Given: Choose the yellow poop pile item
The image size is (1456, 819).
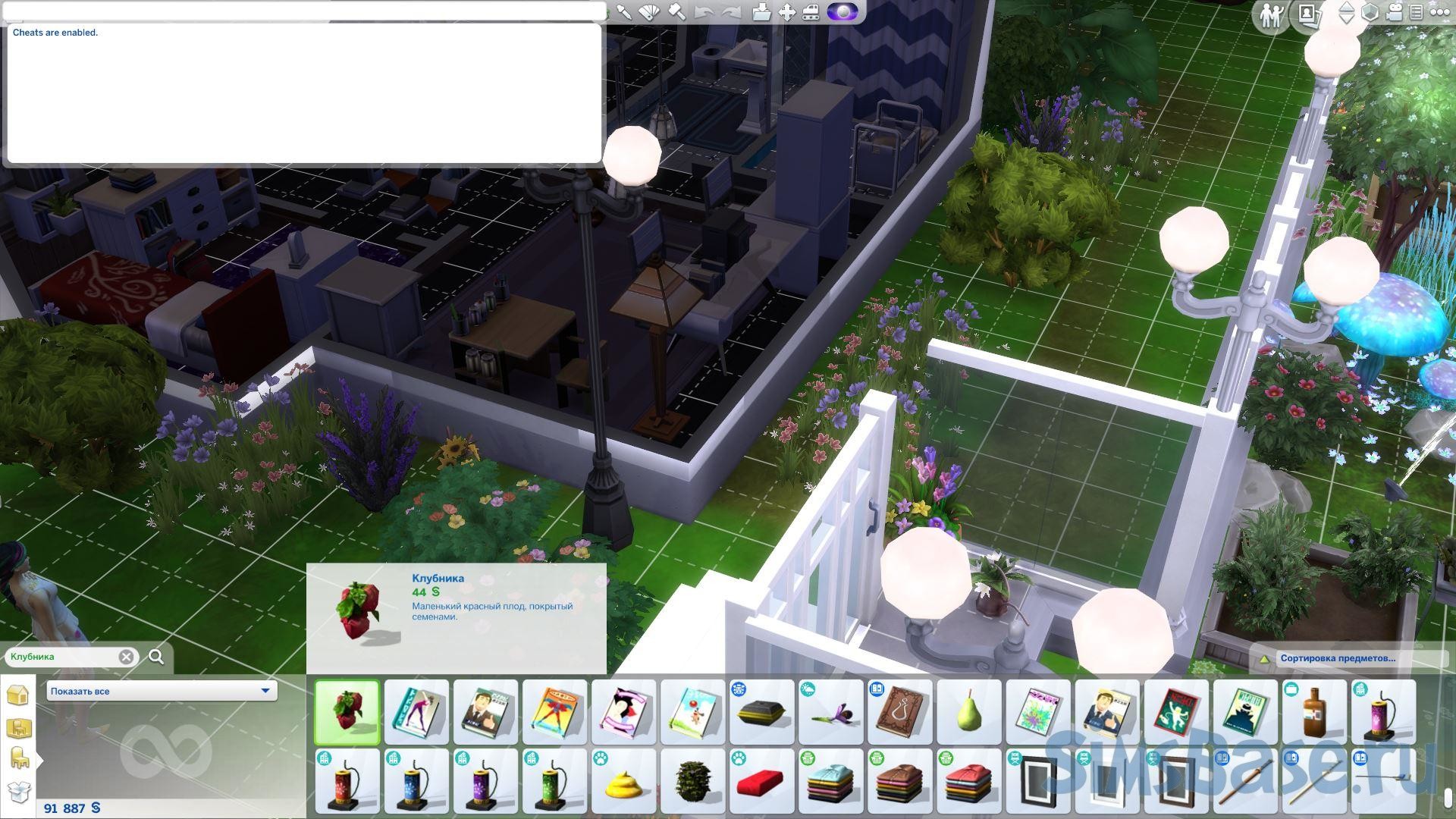Looking at the screenshot, I should pyautogui.click(x=623, y=781).
